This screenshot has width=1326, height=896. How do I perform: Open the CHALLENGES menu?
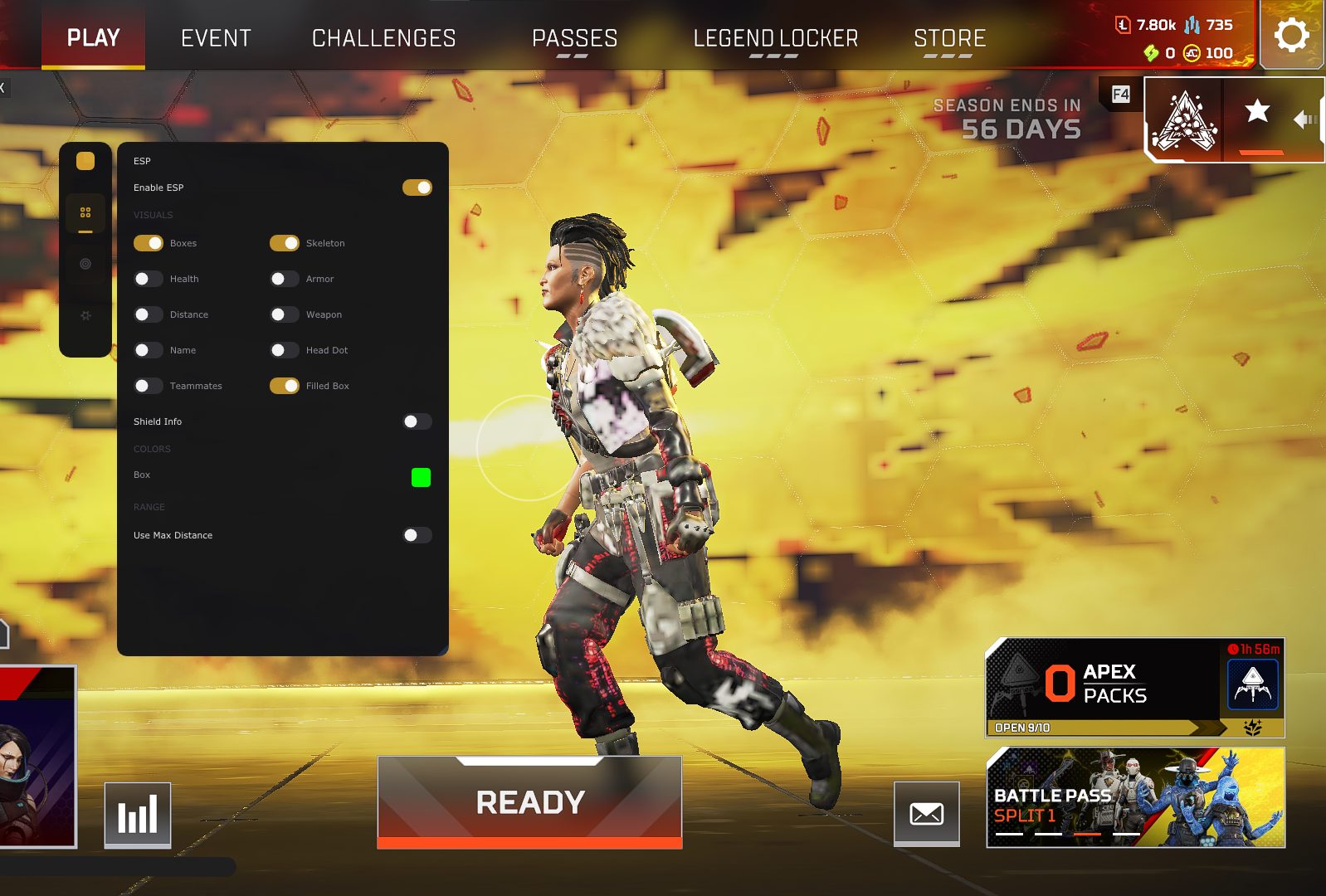click(383, 37)
